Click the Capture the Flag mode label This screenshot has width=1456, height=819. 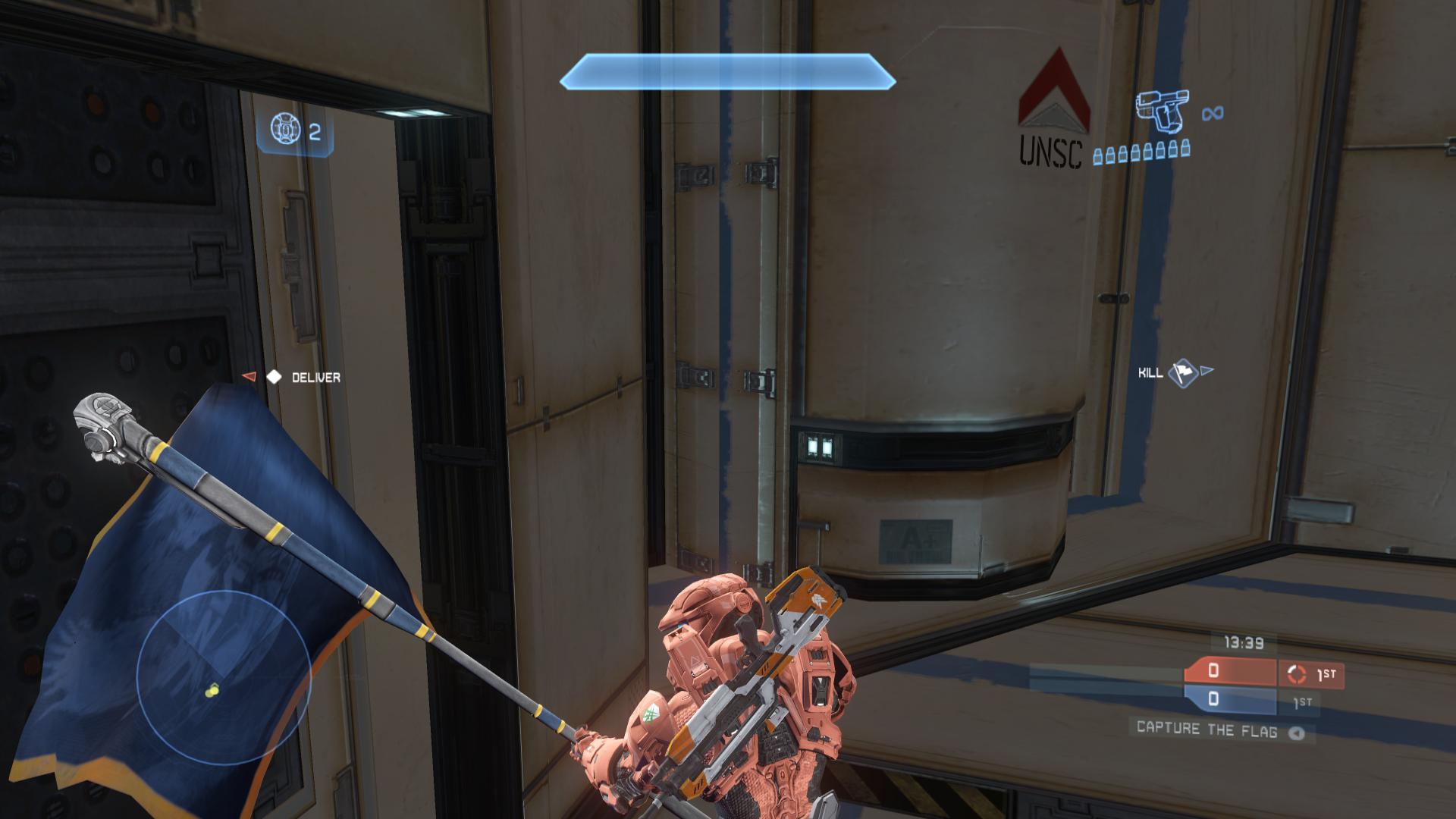[x=1207, y=729]
